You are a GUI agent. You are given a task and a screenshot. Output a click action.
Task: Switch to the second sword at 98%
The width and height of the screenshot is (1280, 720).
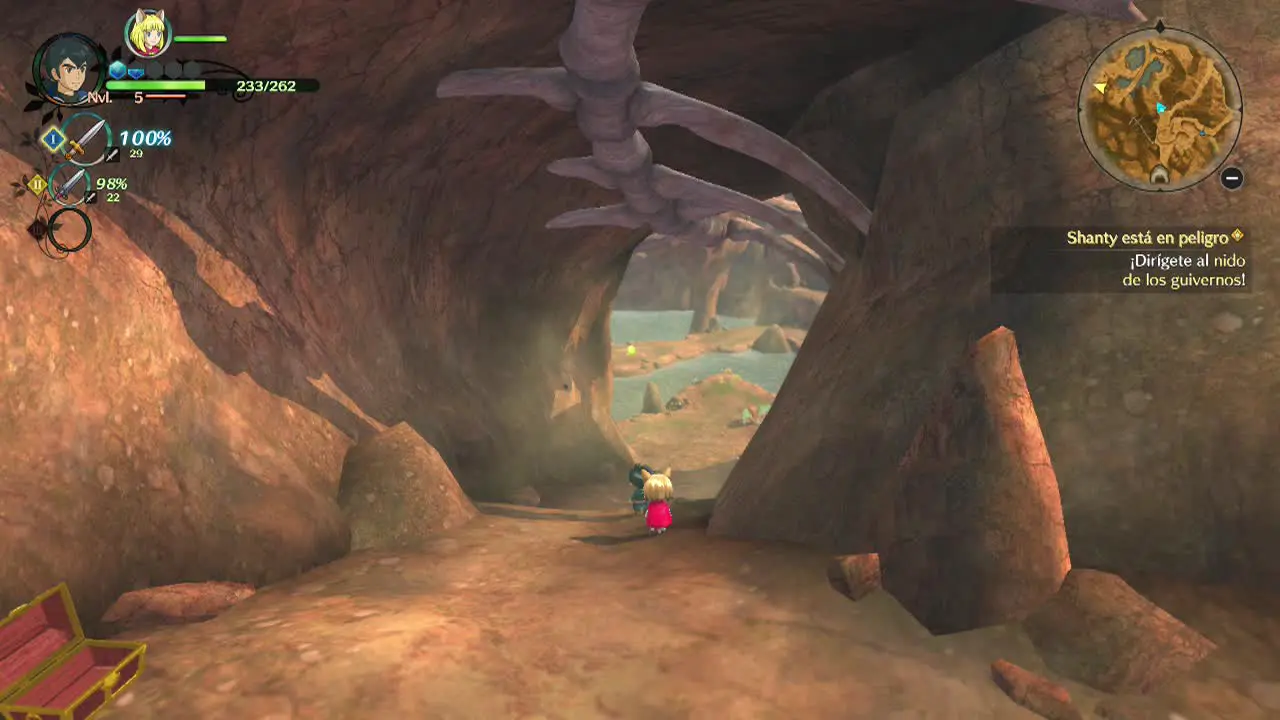(70, 185)
